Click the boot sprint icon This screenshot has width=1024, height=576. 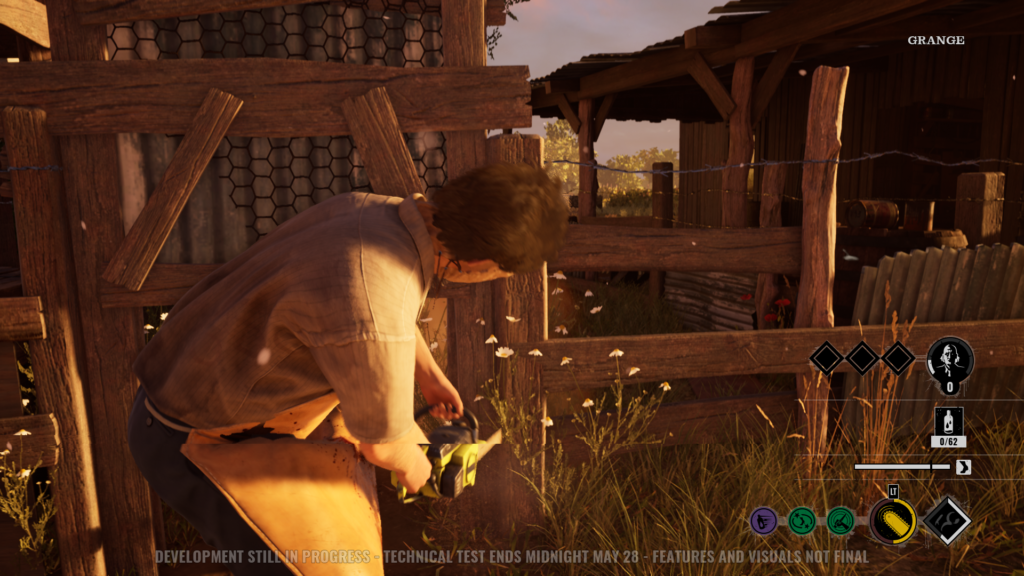click(963, 467)
